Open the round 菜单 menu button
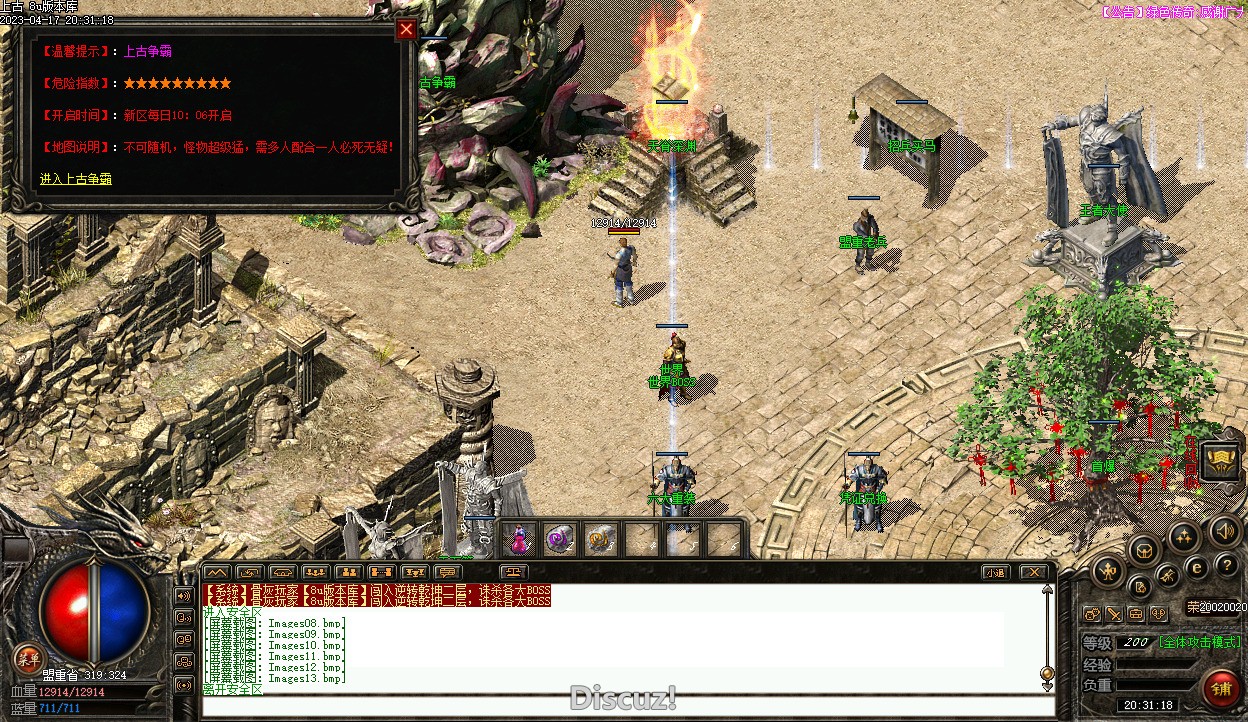 tap(28, 659)
